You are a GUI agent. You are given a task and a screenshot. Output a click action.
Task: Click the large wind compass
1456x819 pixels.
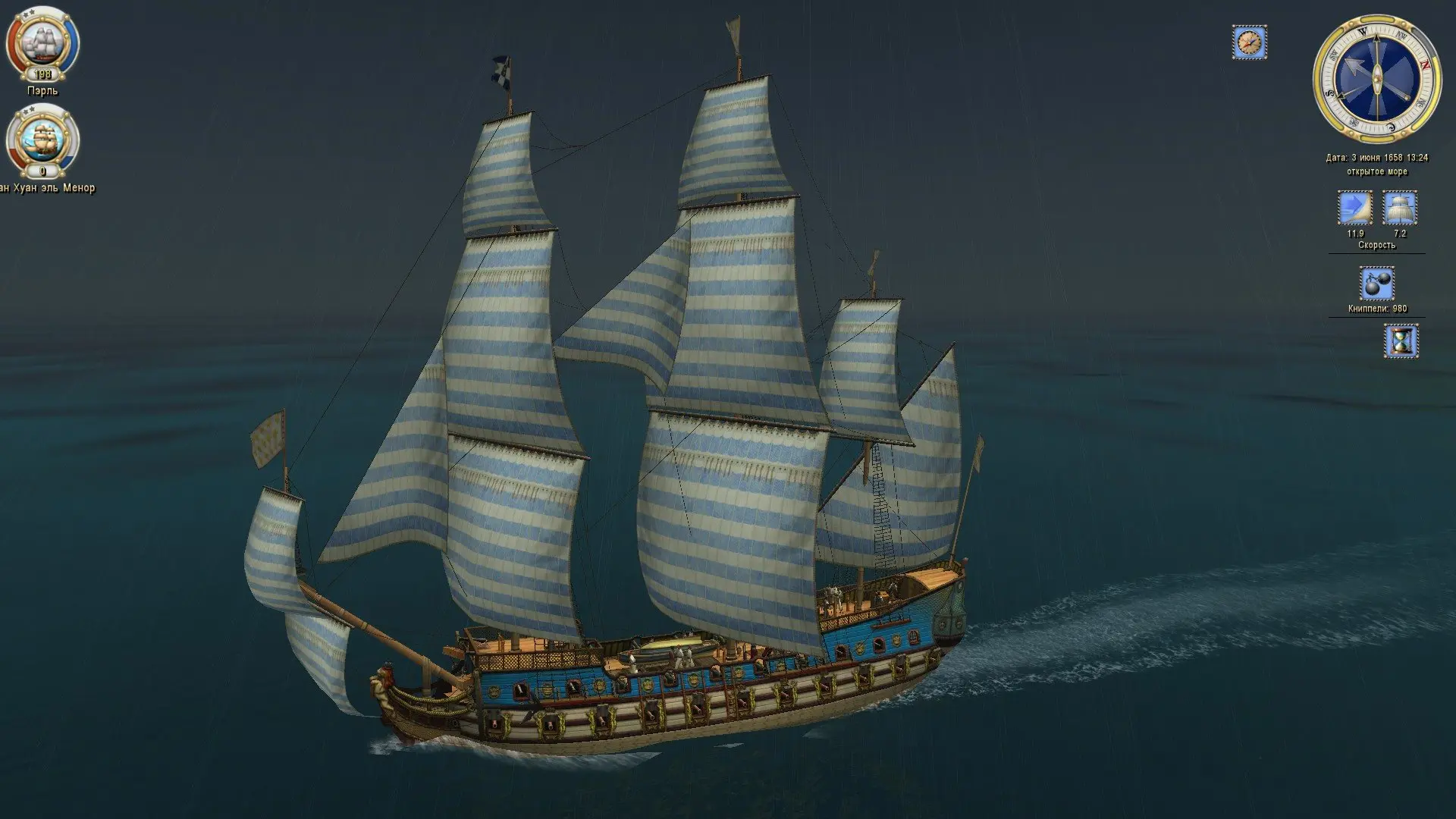(1376, 77)
